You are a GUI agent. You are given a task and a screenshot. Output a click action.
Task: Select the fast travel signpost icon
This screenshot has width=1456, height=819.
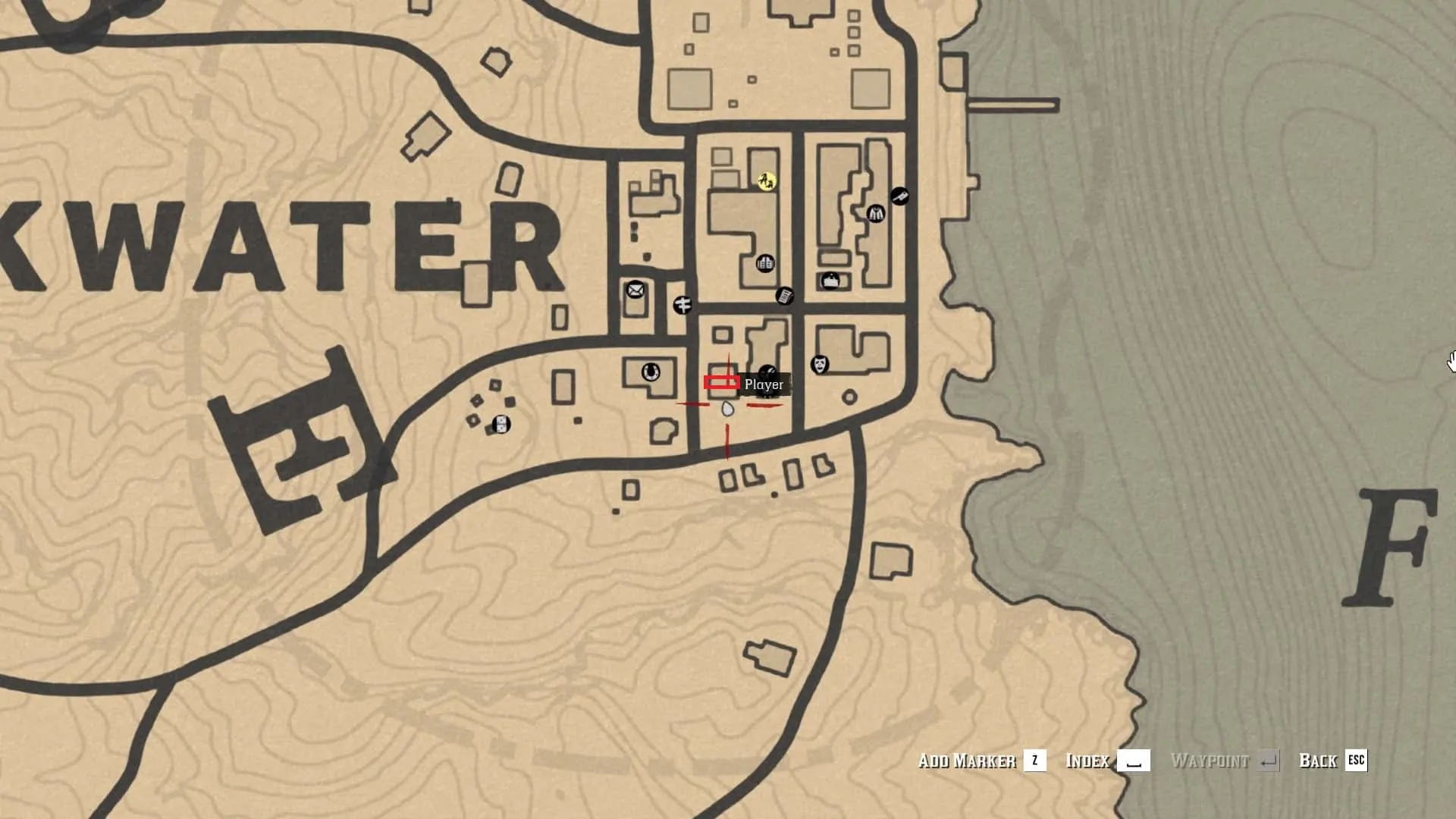pyautogui.click(x=682, y=305)
